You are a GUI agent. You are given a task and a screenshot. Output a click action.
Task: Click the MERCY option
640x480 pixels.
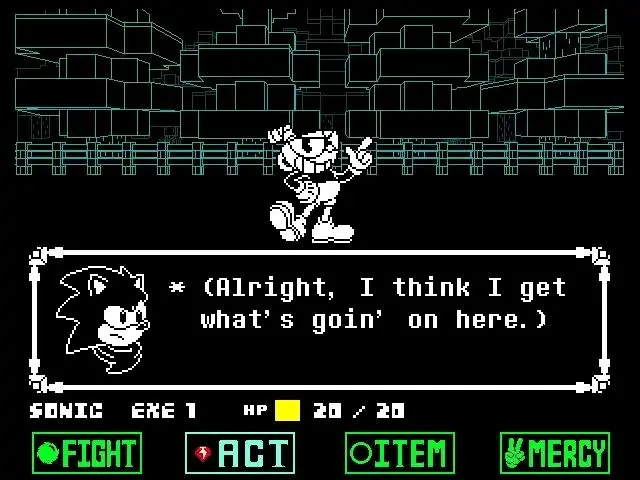coord(554,453)
